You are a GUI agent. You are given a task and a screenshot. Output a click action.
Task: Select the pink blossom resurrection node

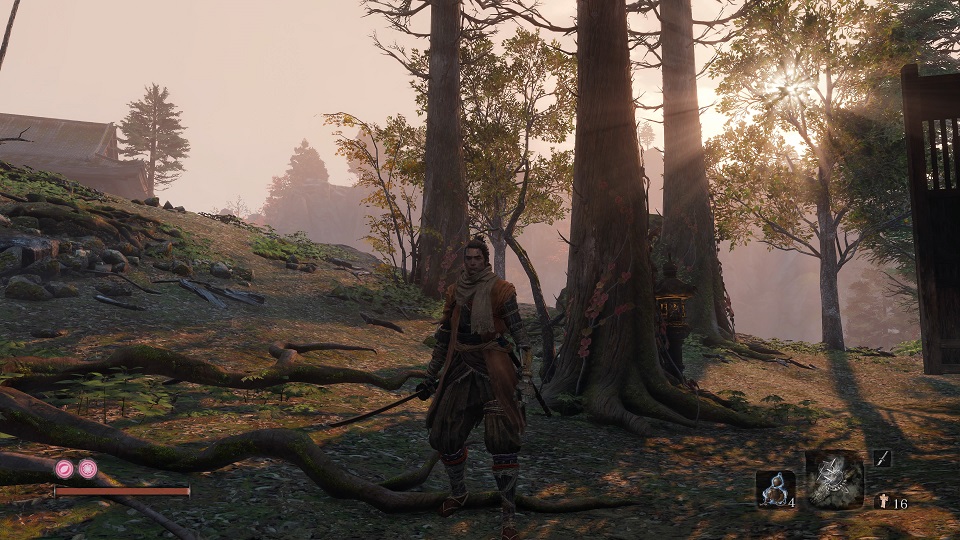88,468
